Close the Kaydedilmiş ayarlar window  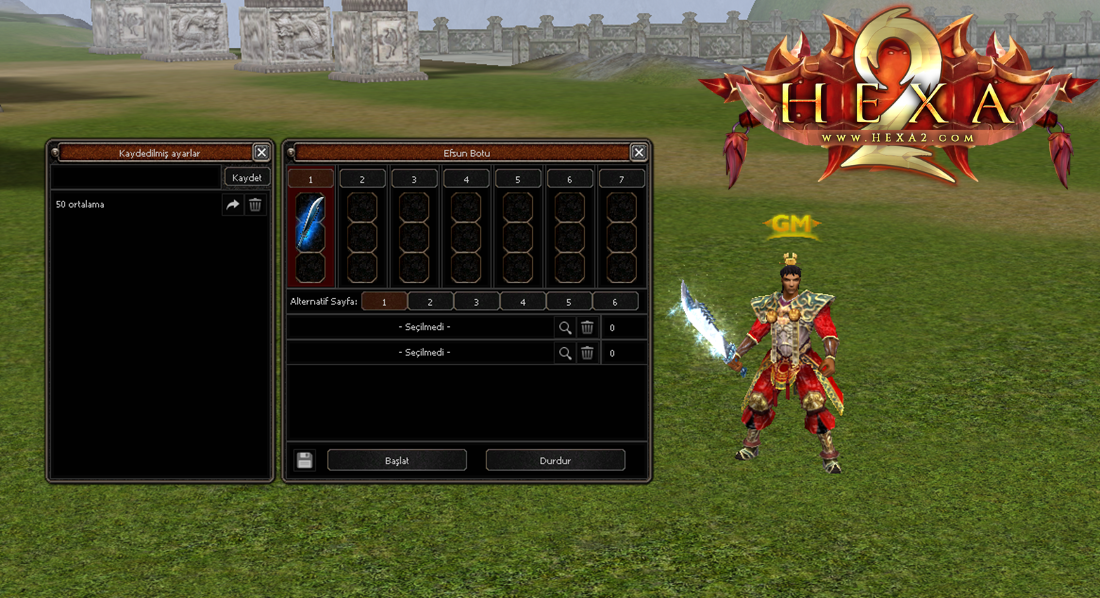[x=261, y=152]
